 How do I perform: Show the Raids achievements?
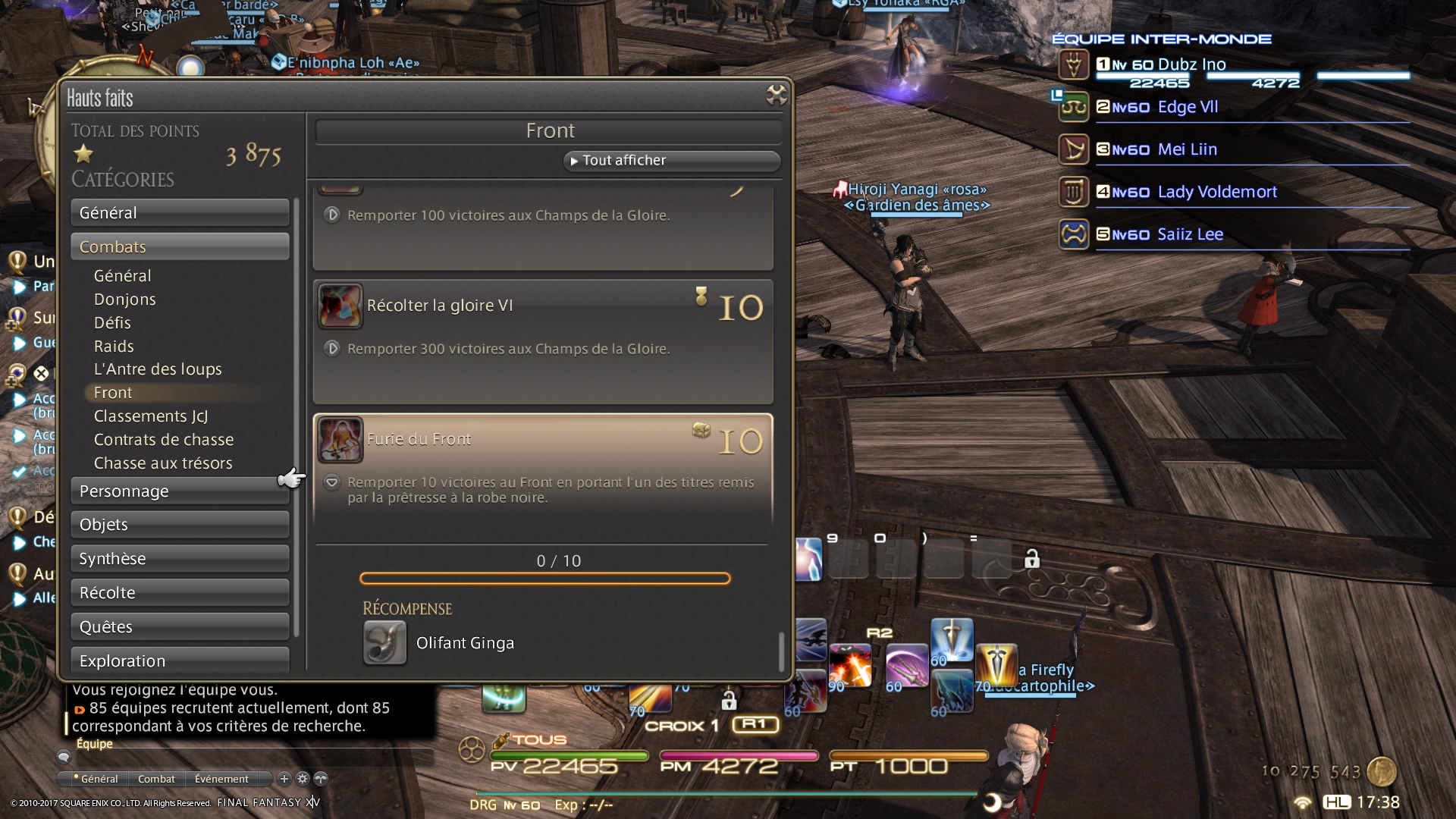(114, 347)
